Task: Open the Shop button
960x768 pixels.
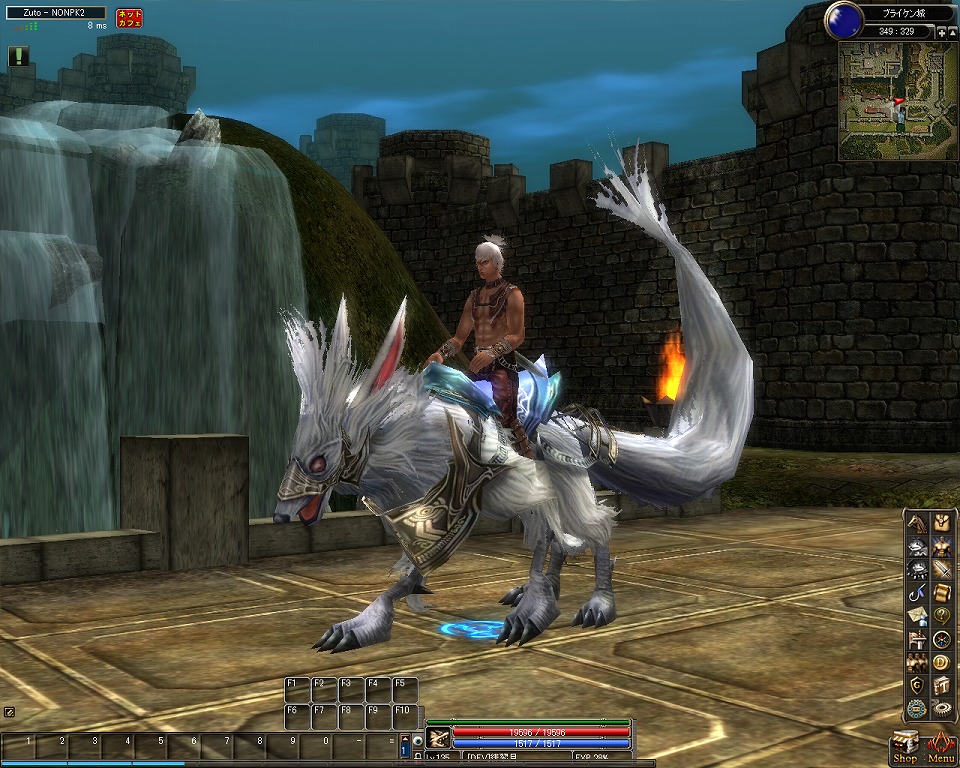Action: 904,747
